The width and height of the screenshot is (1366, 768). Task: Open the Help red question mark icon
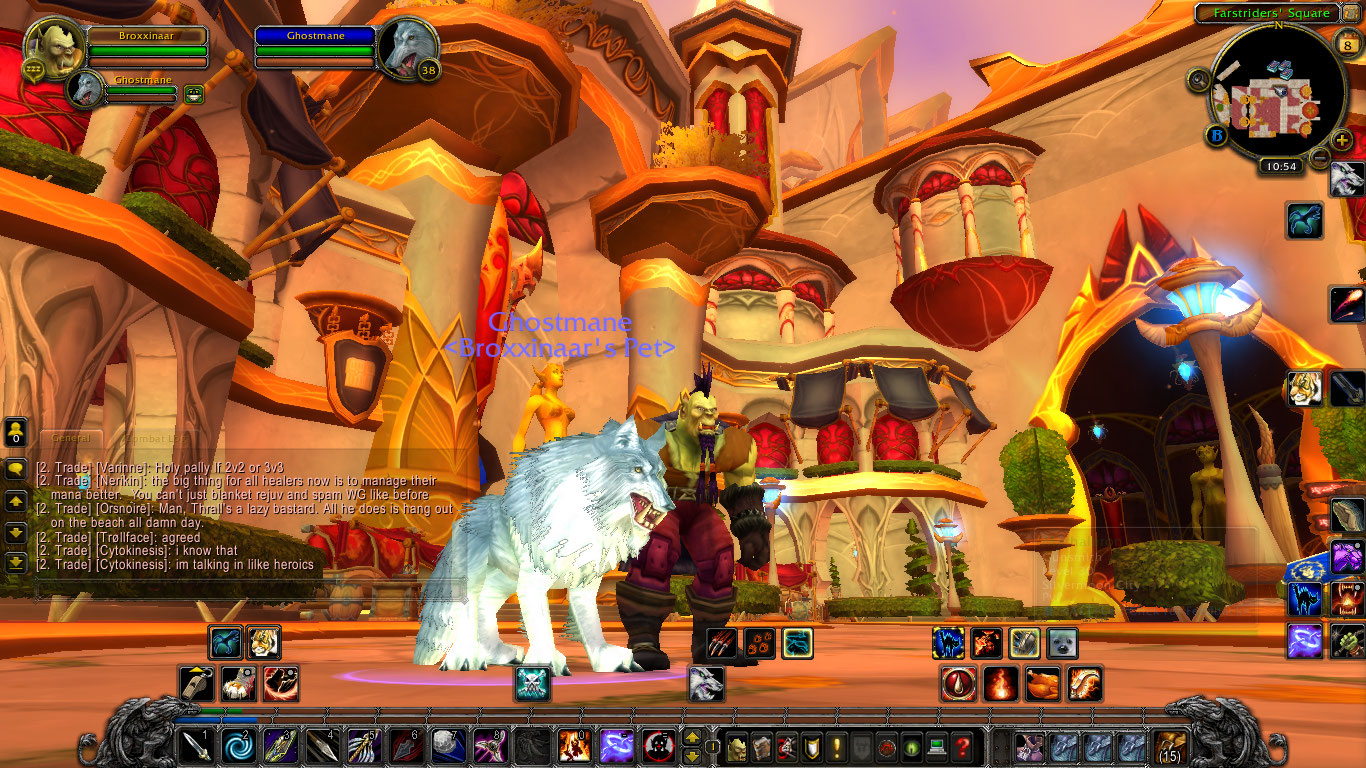963,747
